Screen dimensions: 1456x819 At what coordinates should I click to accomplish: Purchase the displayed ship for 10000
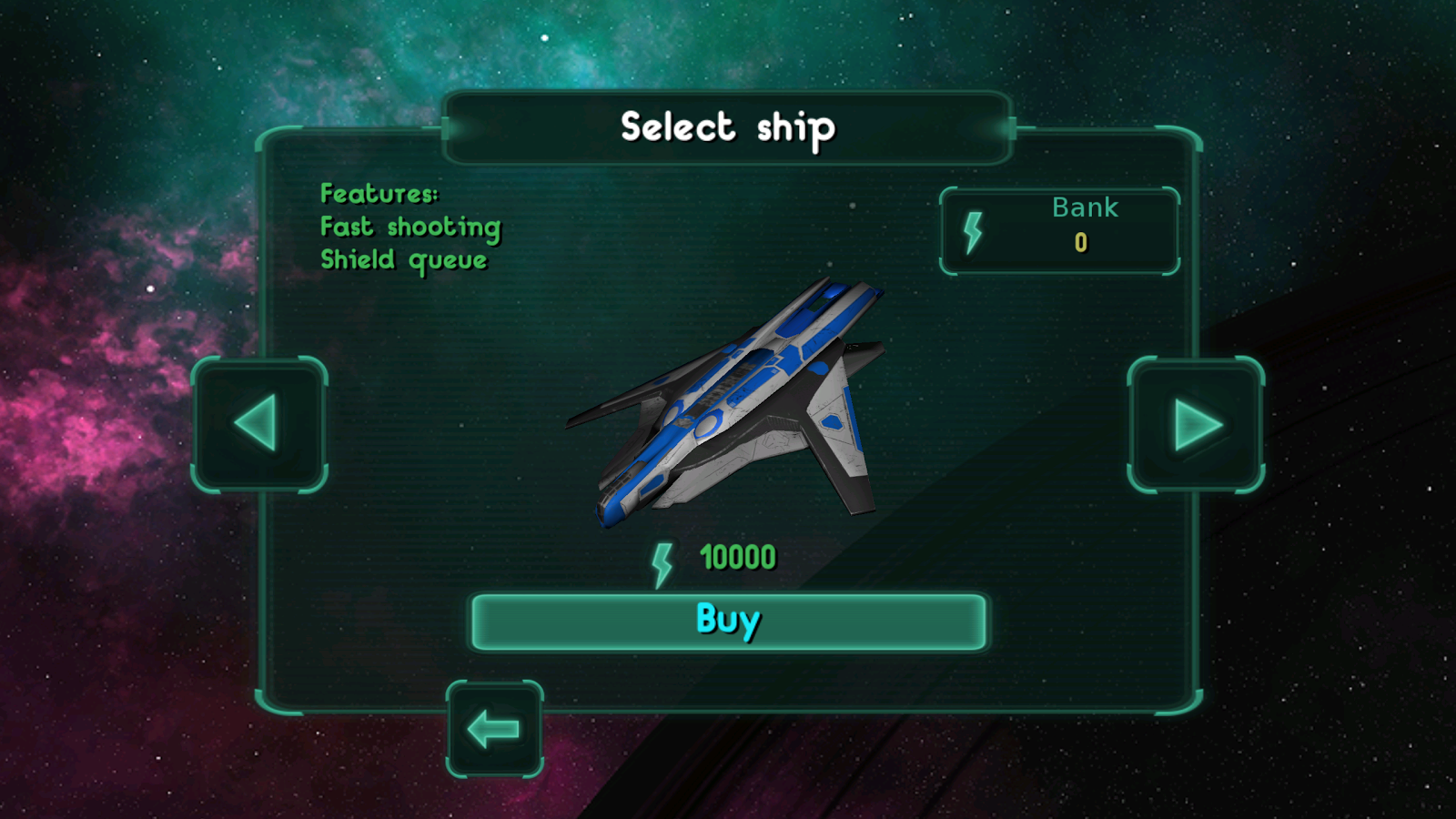click(727, 620)
